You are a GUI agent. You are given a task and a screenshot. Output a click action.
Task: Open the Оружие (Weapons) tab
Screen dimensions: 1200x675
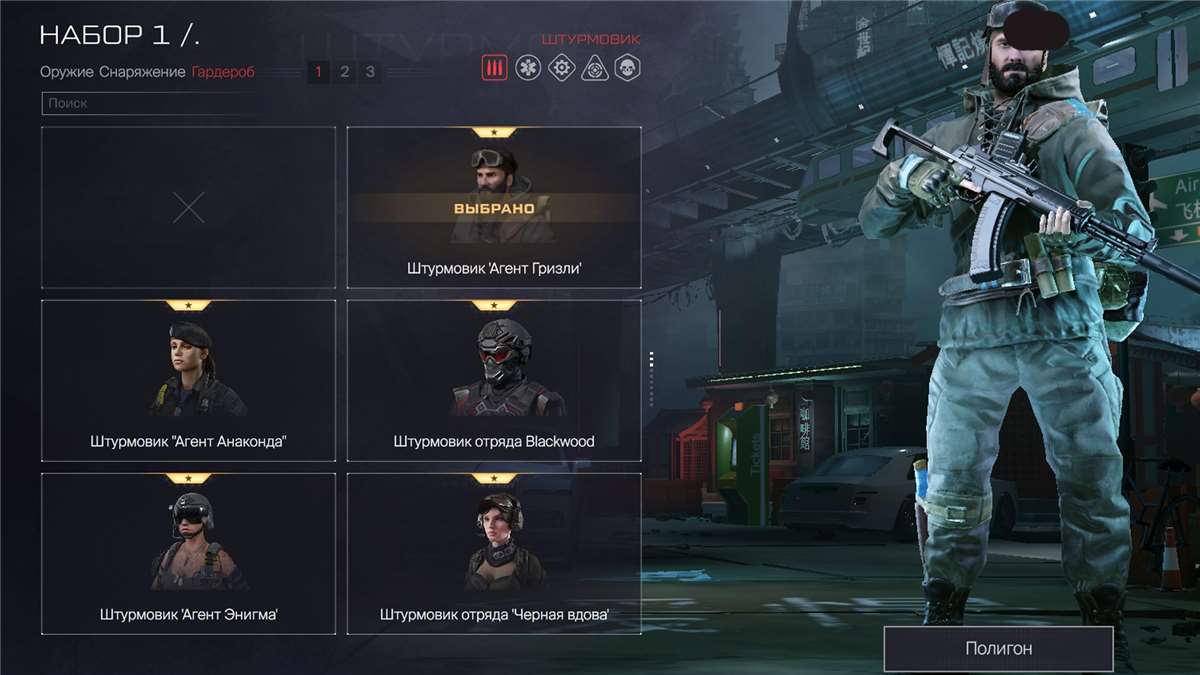coord(67,72)
